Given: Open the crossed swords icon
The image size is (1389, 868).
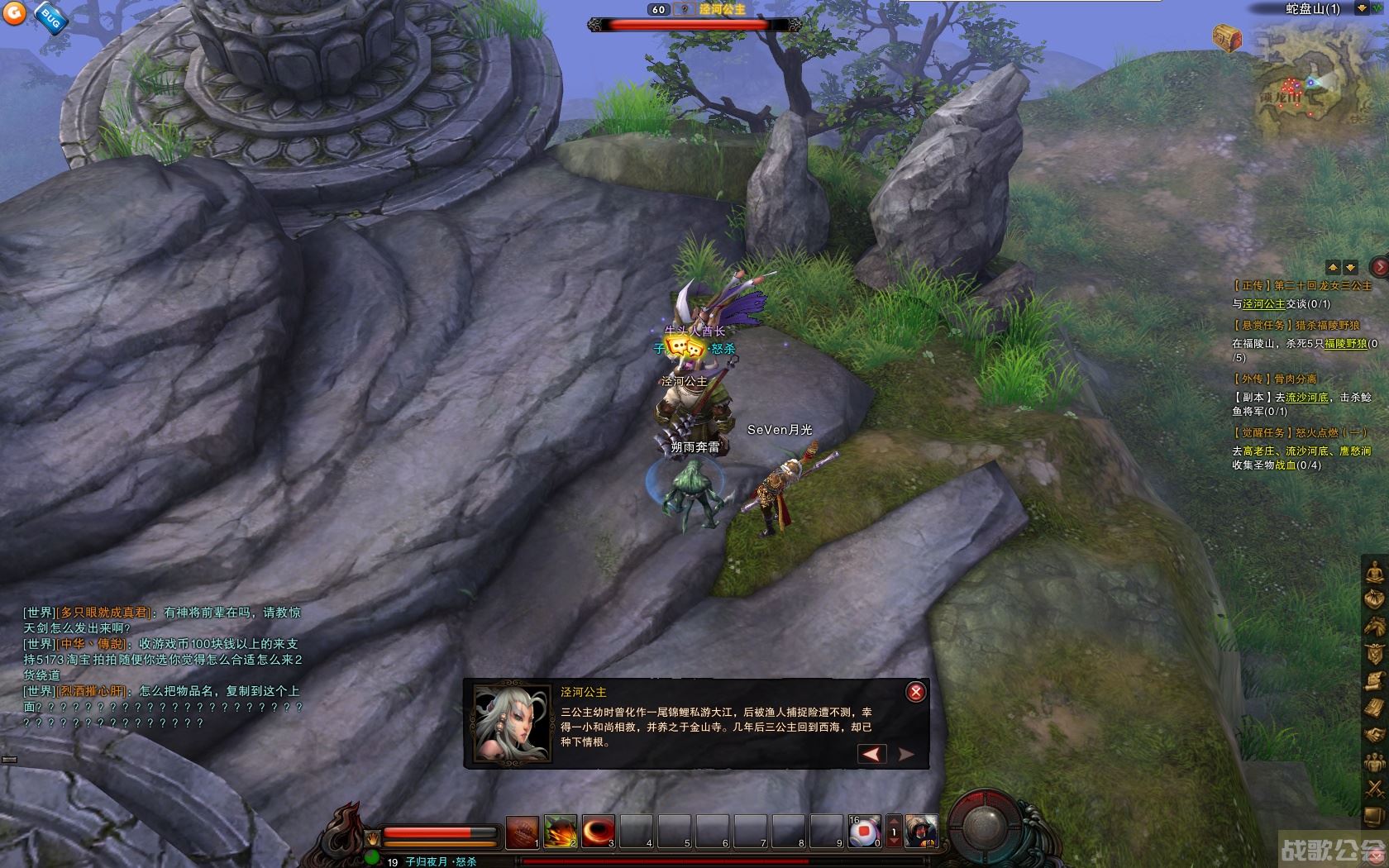Looking at the screenshot, I should point(1374,788).
